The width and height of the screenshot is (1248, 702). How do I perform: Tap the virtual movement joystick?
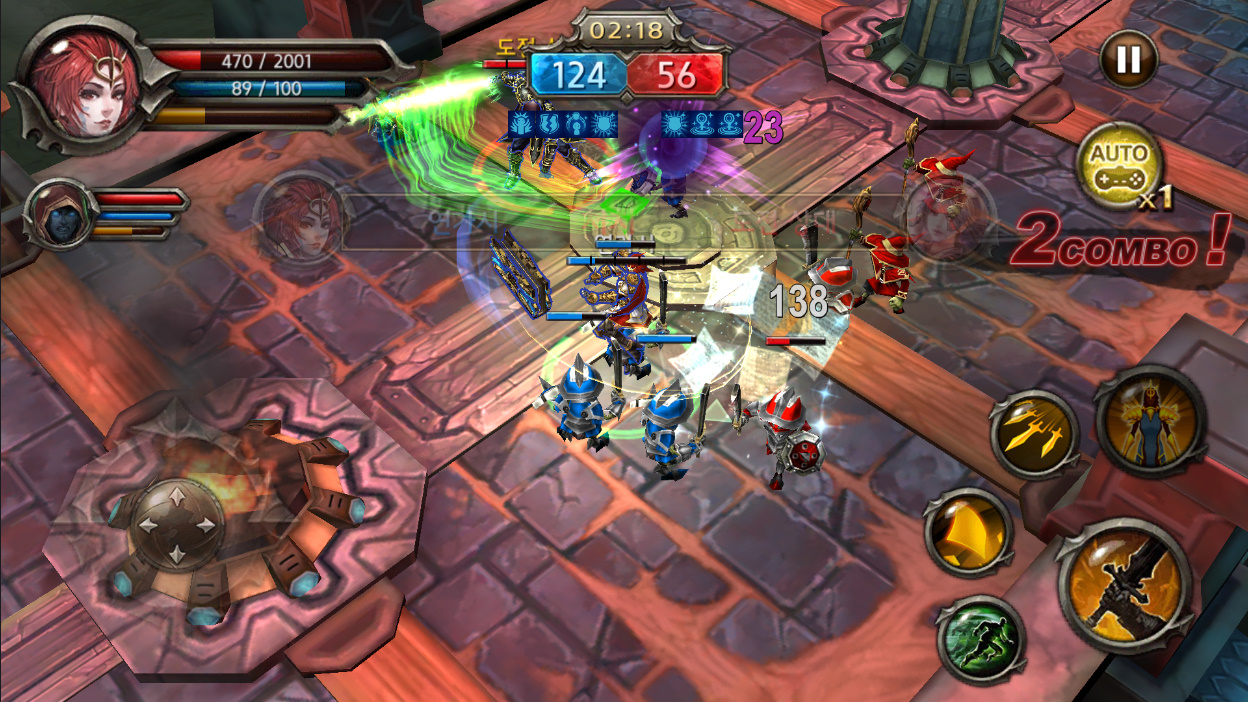pos(177,524)
